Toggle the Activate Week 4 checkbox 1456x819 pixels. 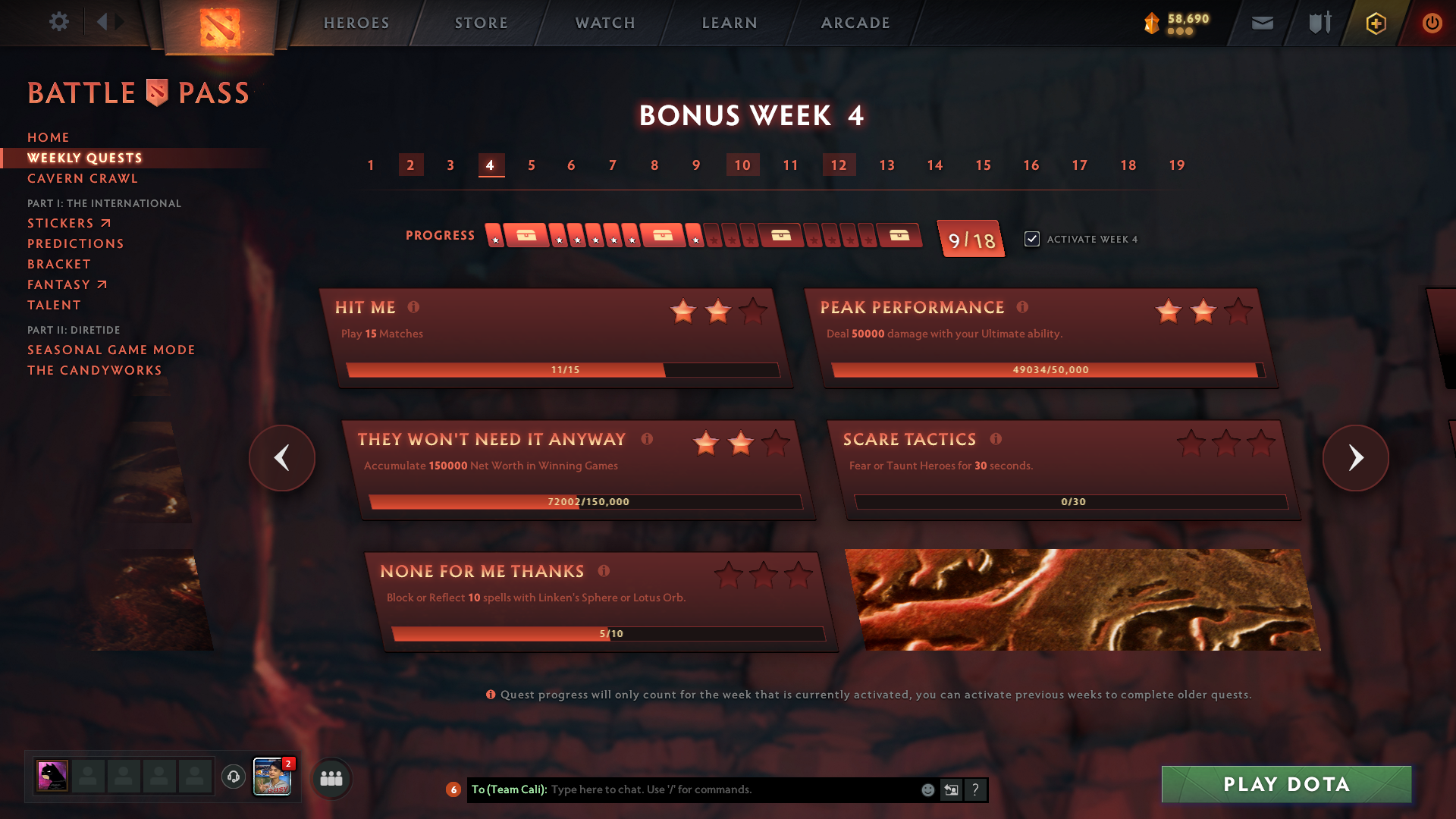[x=1033, y=238]
